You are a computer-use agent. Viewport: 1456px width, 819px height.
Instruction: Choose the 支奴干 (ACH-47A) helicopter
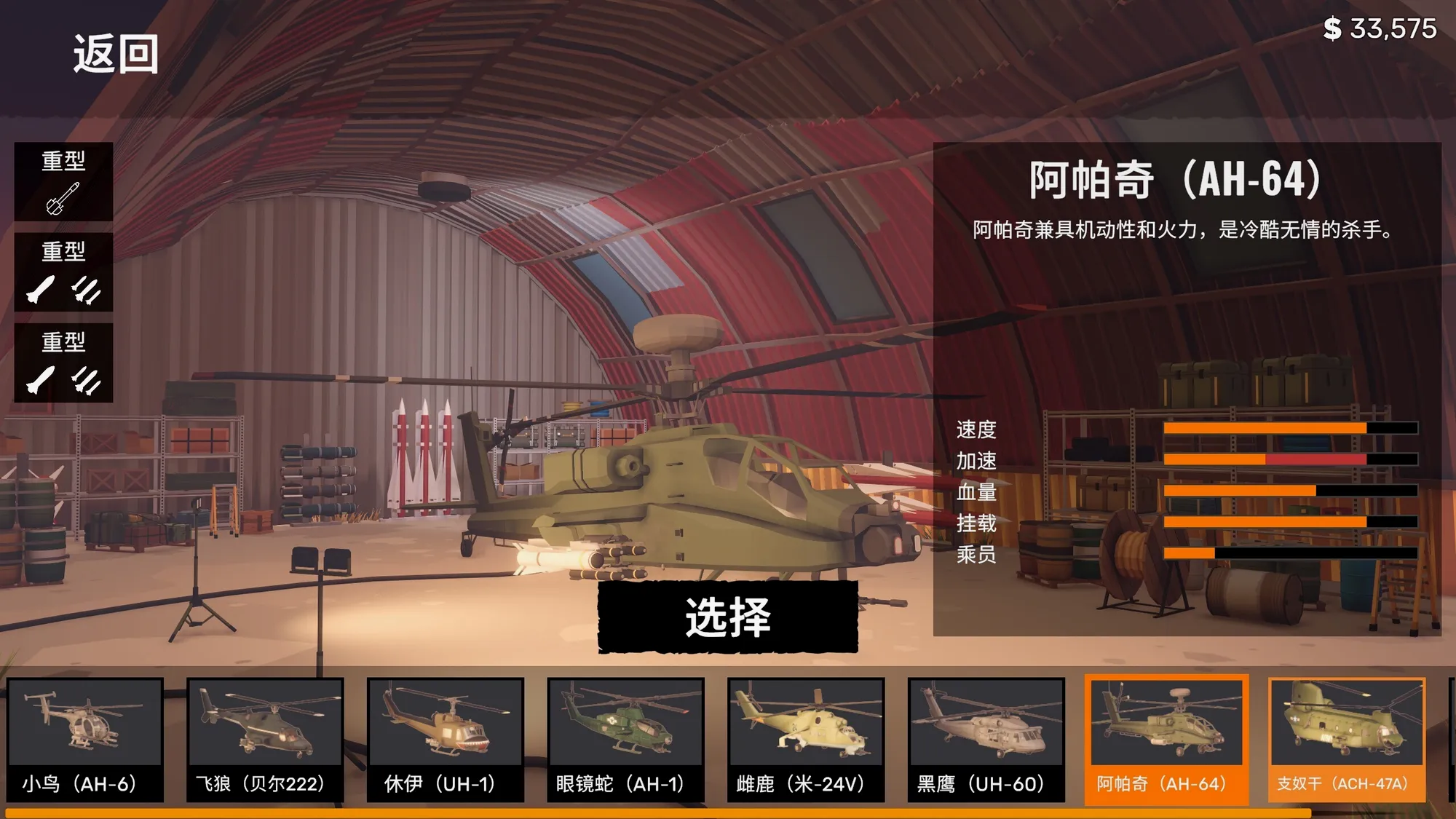coord(1346,740)
